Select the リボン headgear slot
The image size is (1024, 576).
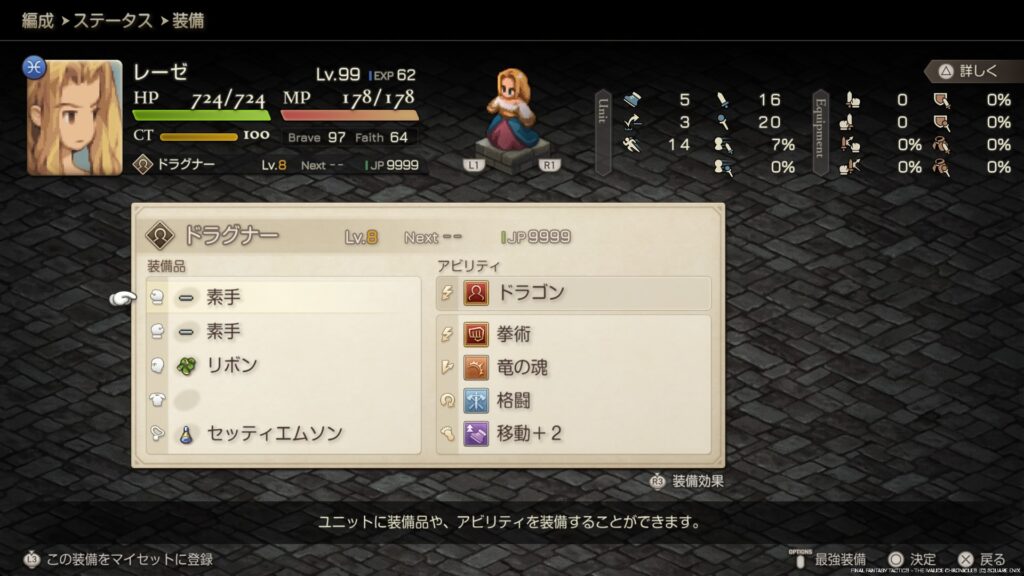click(283, 365)
